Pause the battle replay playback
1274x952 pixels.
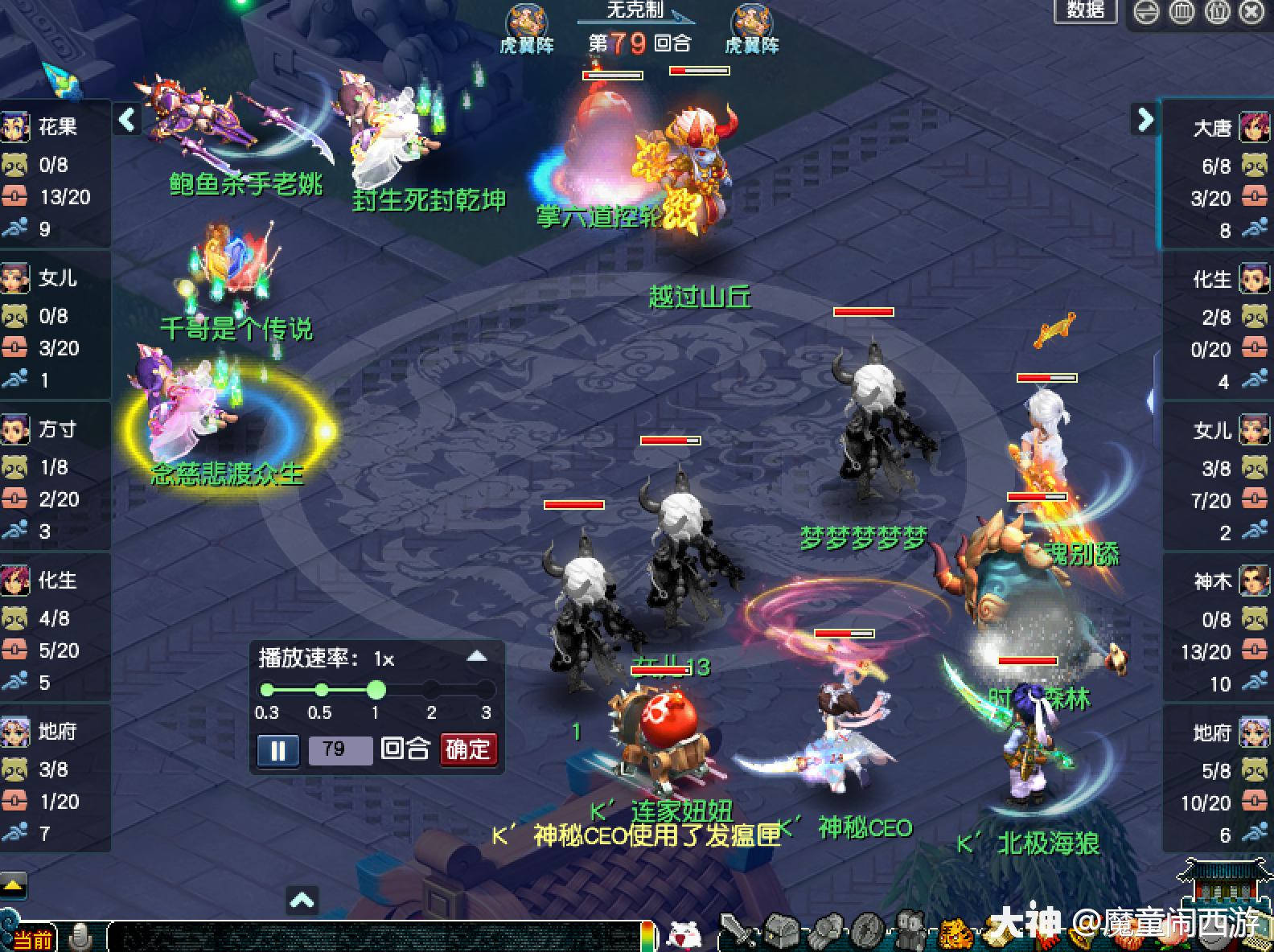coord(277,750)
